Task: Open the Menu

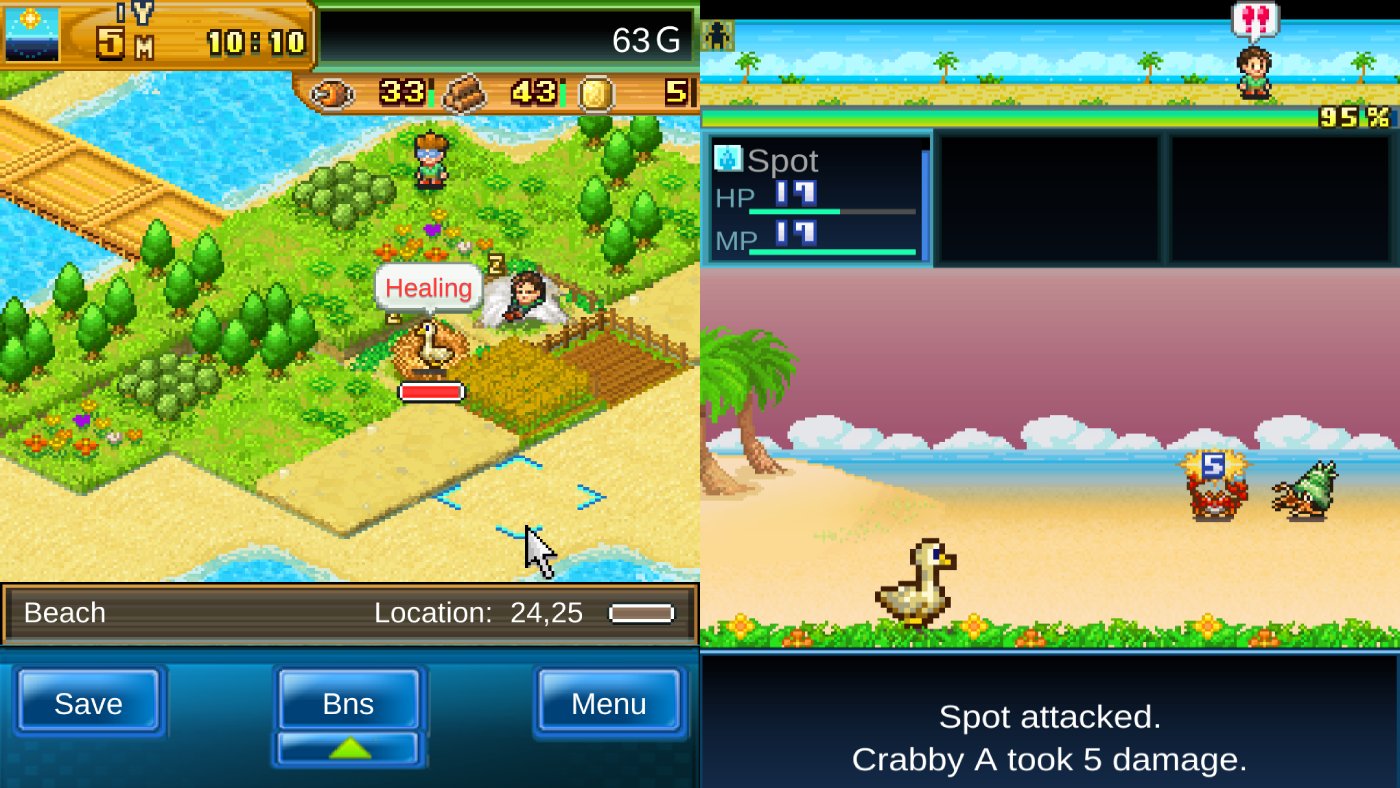Action: pos(608,703)
